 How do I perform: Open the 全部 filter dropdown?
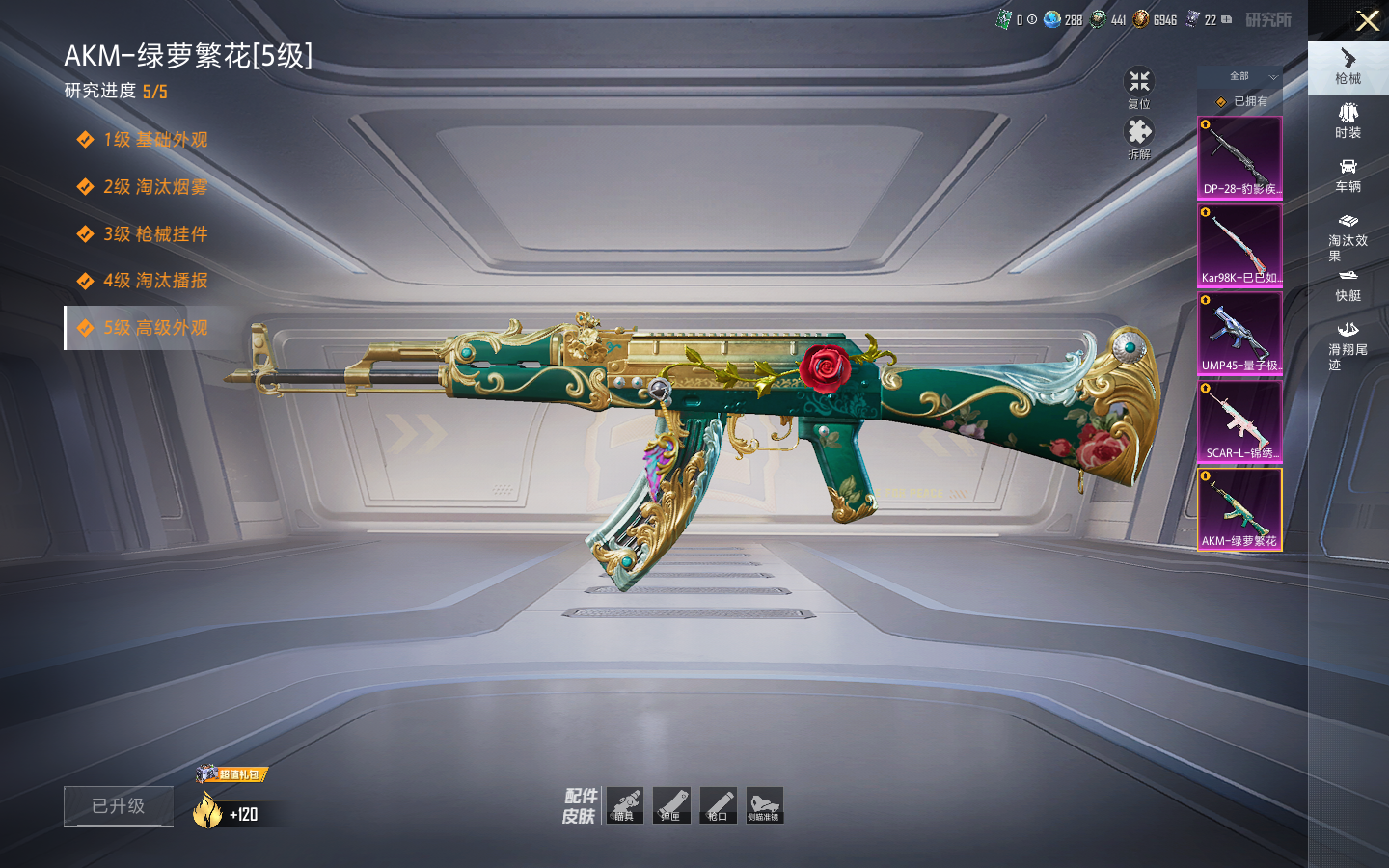pyautogui.click(x=1250, y=76)
